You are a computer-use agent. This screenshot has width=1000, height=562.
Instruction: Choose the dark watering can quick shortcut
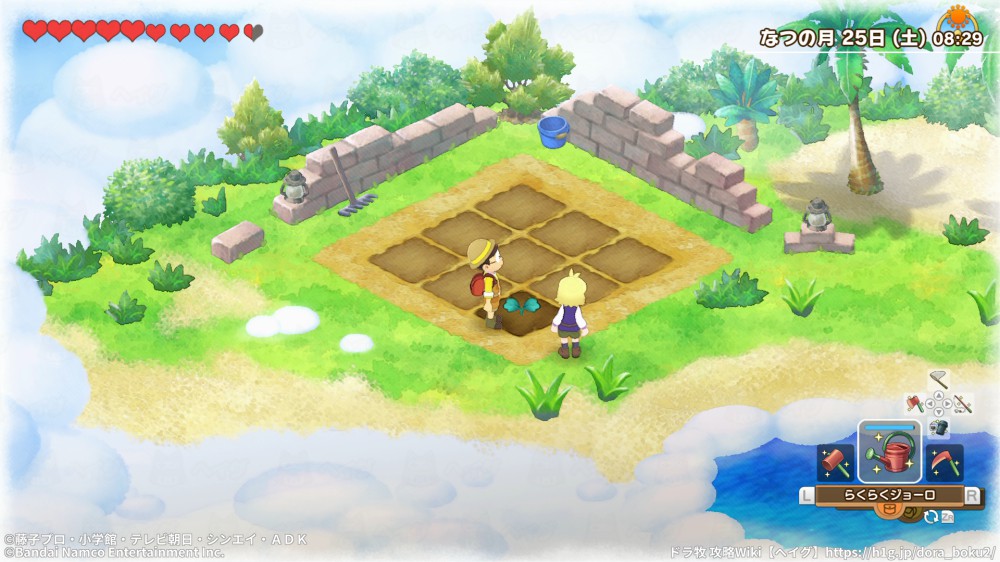pyautogui.click(x=938, y=427)
